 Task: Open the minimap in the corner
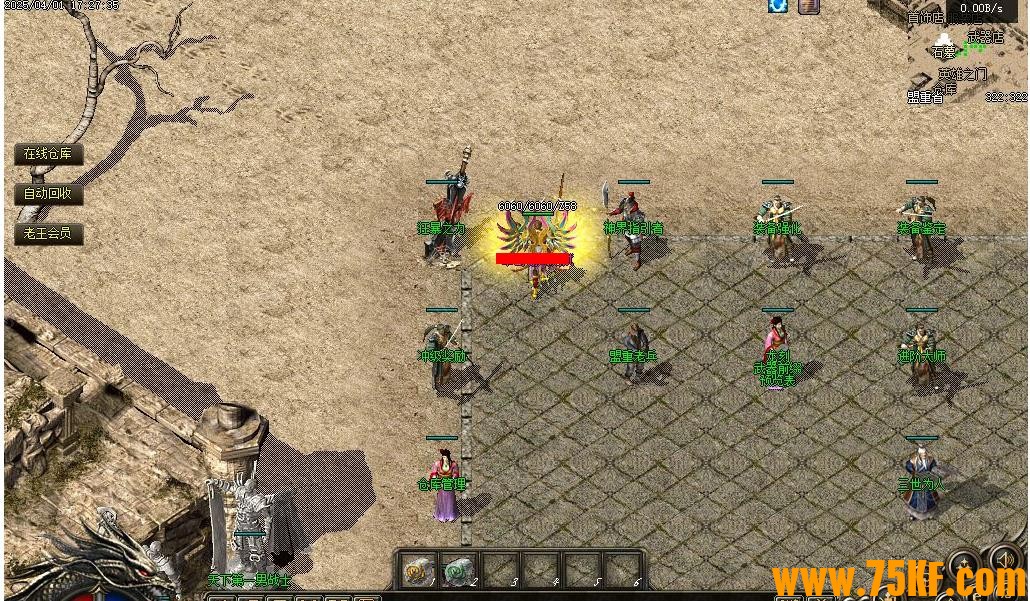coord(966,60)
